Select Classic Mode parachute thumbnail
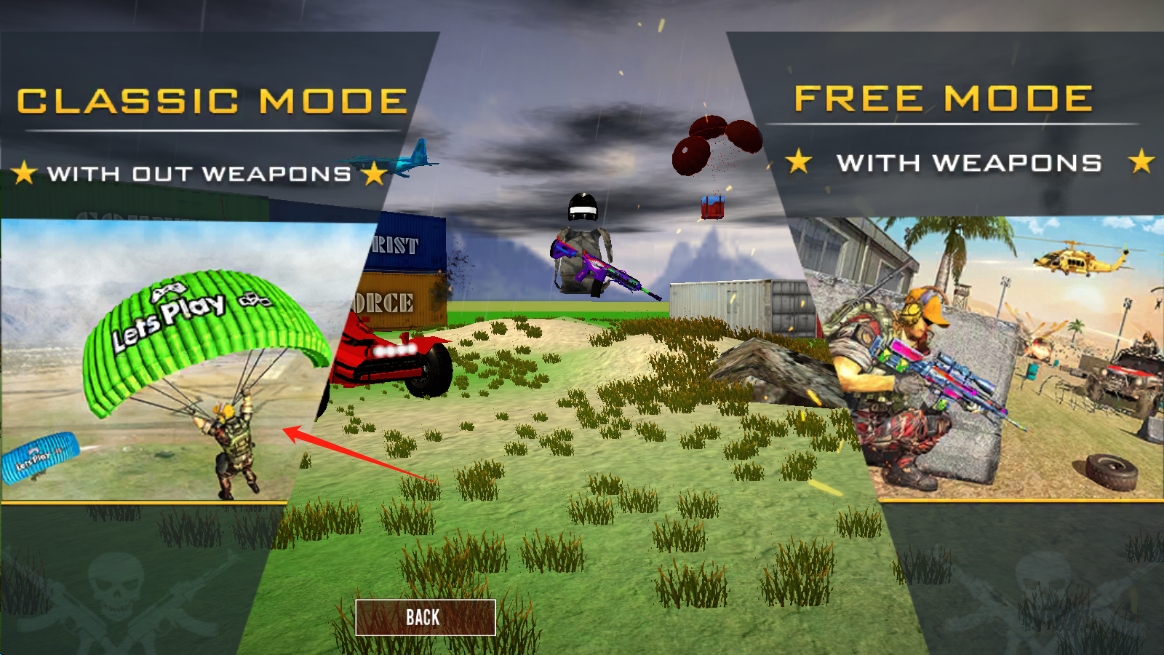Image resolution: width=1164 pixels, height=655 pixels. [x=175, y=360]
